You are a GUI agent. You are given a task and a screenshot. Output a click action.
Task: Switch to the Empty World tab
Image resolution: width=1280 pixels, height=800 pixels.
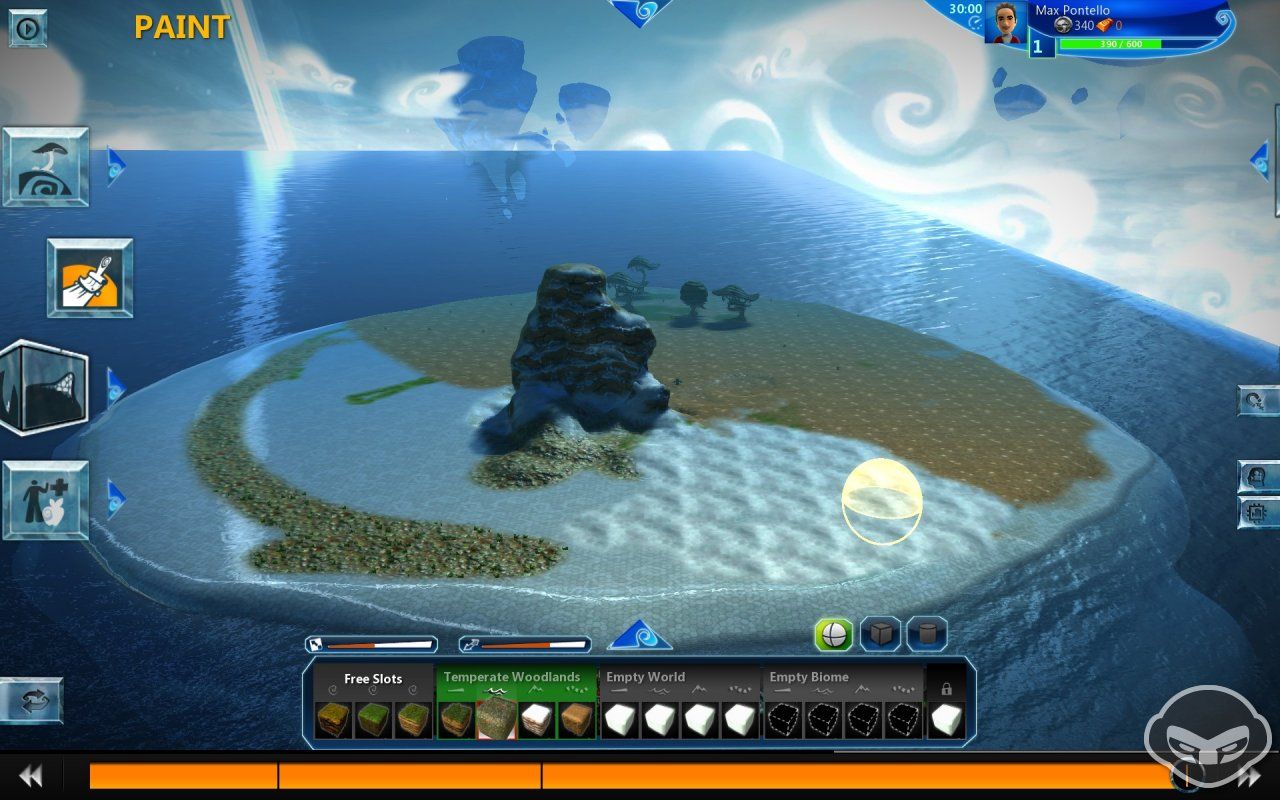[645, 677]
